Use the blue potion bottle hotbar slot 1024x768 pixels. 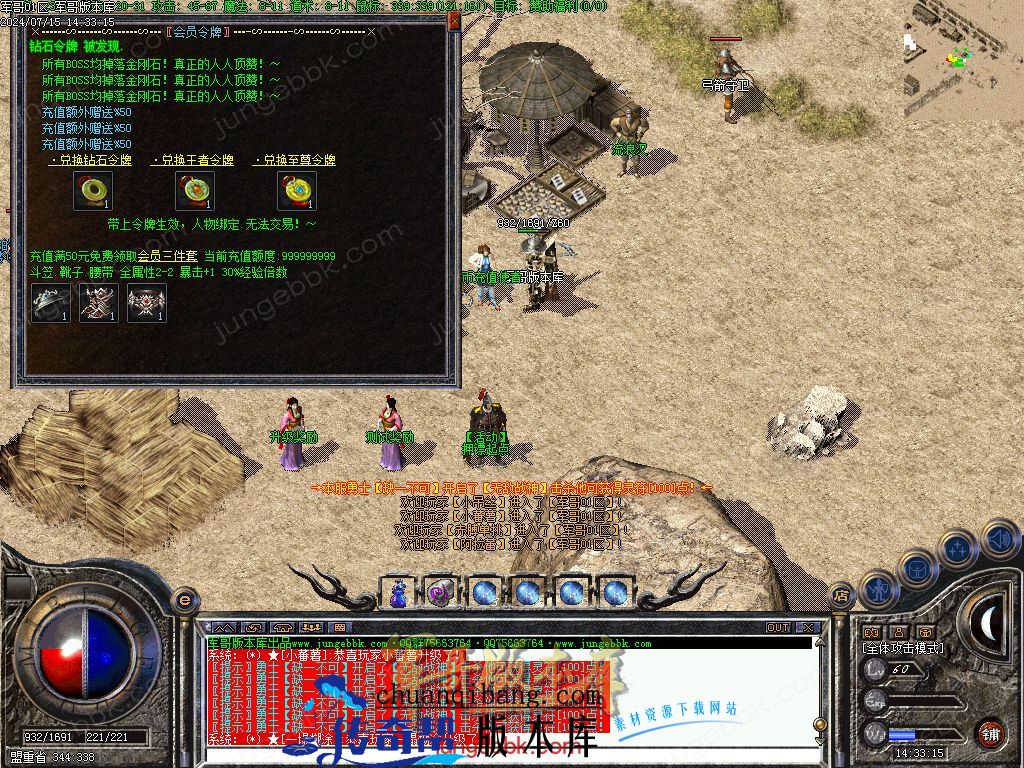pyautogui.click(x=399, y=592)
